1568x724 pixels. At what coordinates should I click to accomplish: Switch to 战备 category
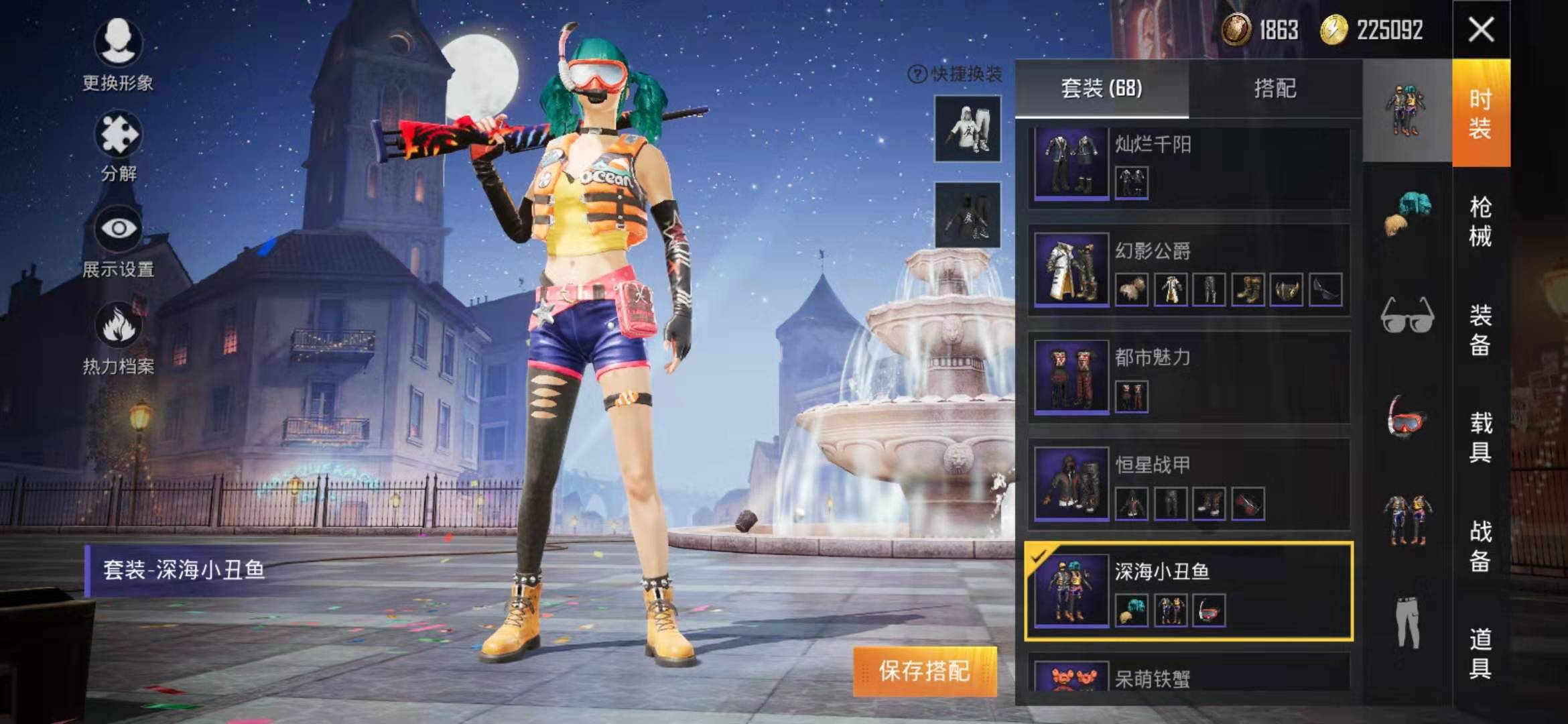click(1481, 546)
